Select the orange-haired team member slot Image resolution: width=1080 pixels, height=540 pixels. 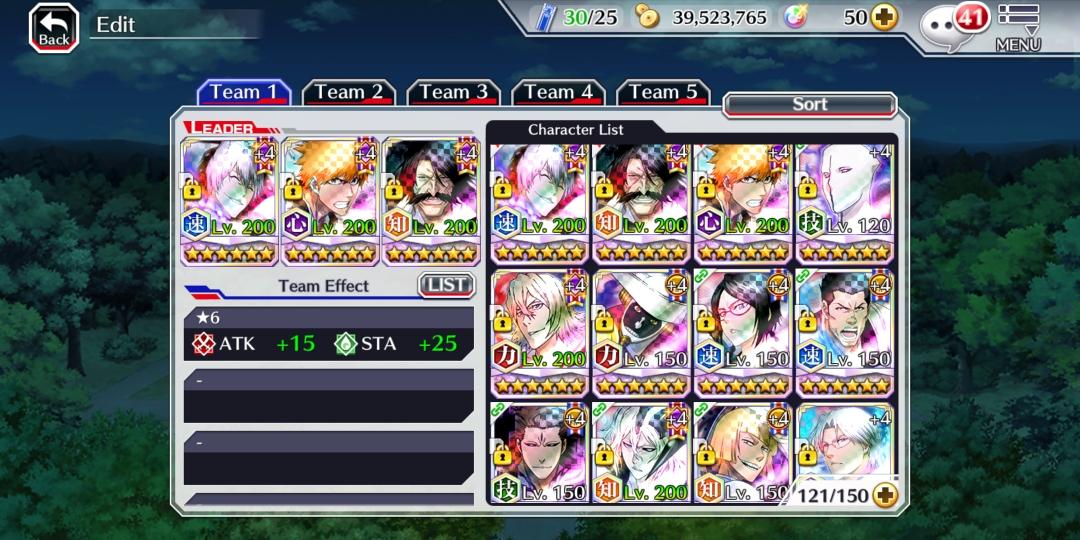tap(330, 201)
